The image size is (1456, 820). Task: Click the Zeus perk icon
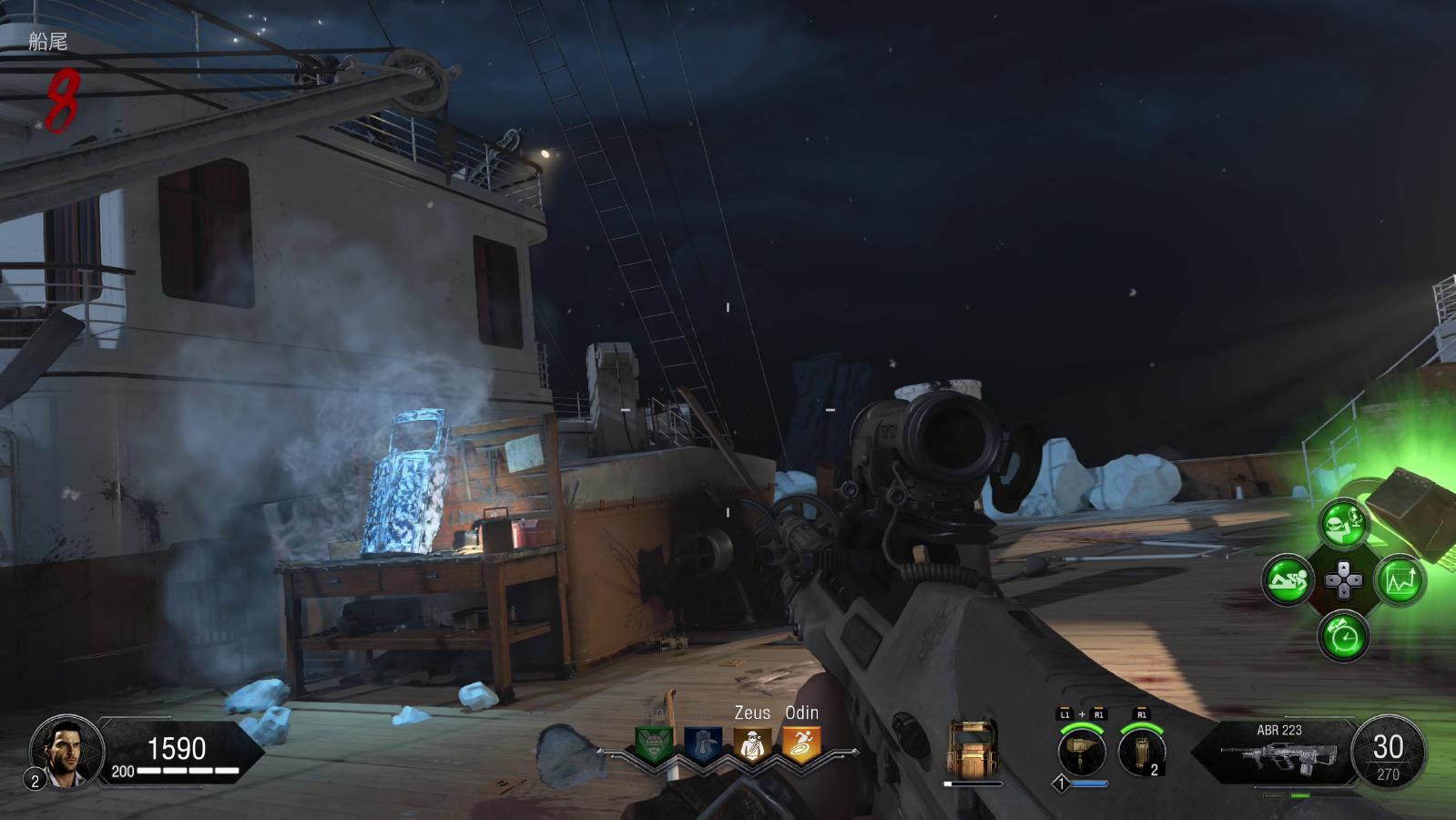pos(752,745)
